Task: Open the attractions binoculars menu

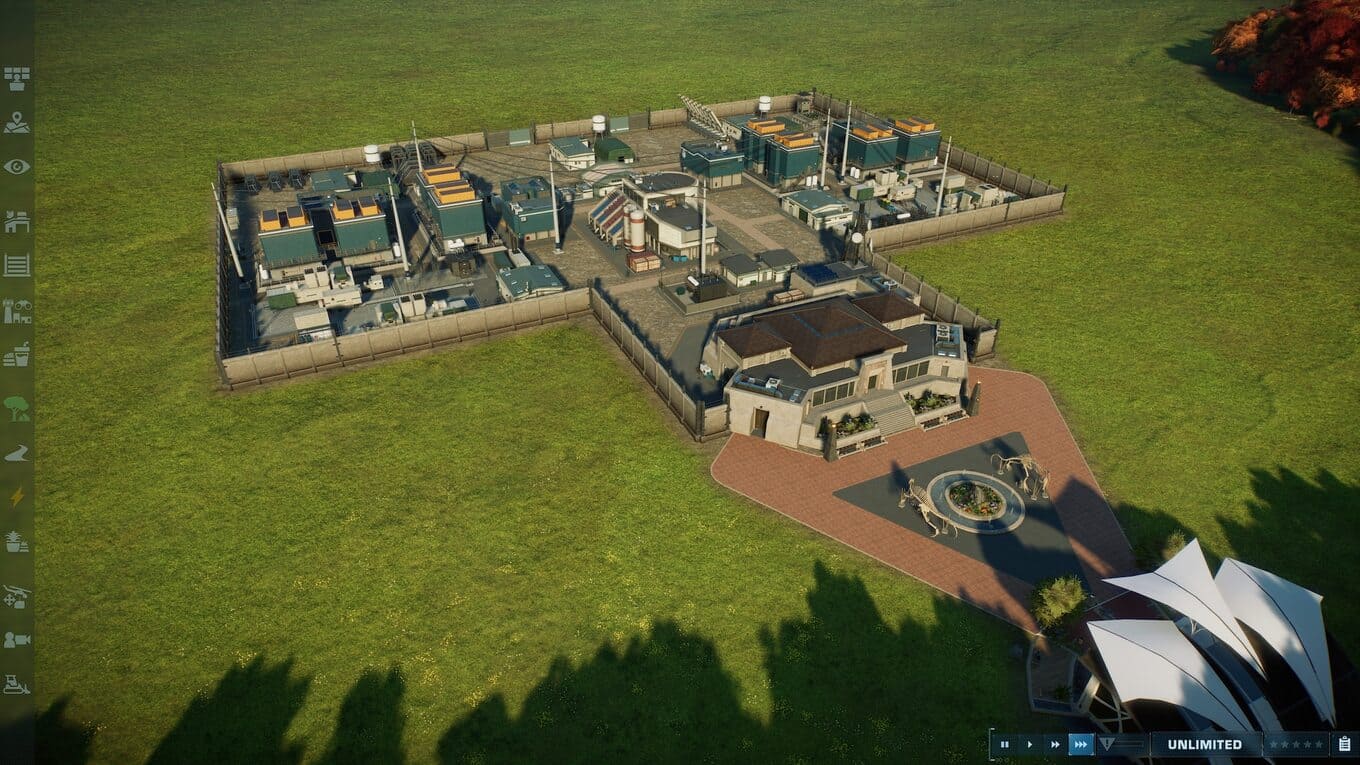Action: 17,310
